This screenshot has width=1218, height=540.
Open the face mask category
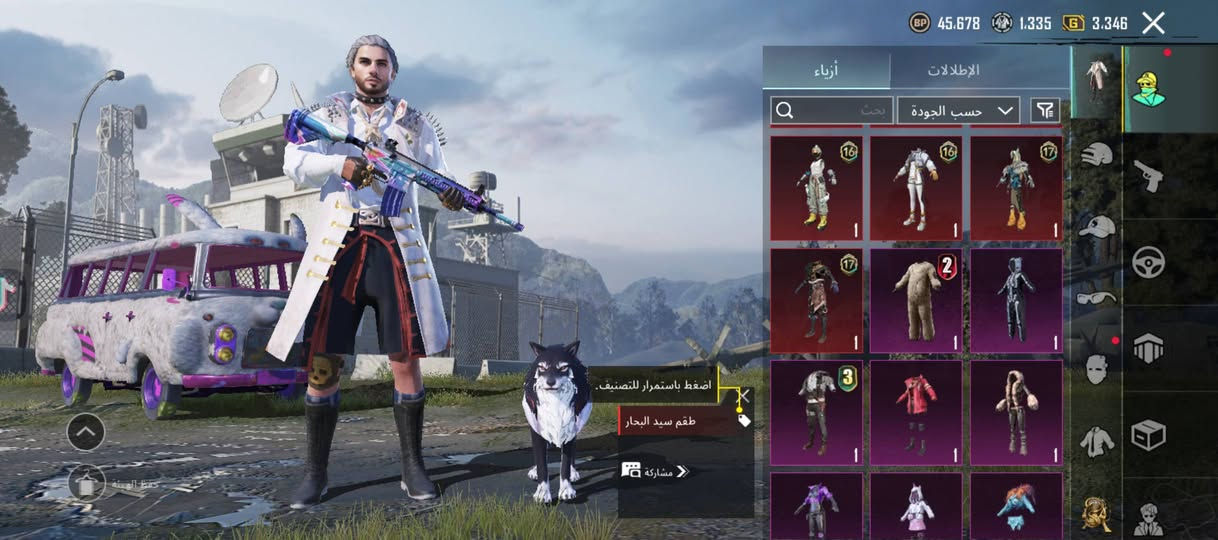click(x=1097, y=369)
